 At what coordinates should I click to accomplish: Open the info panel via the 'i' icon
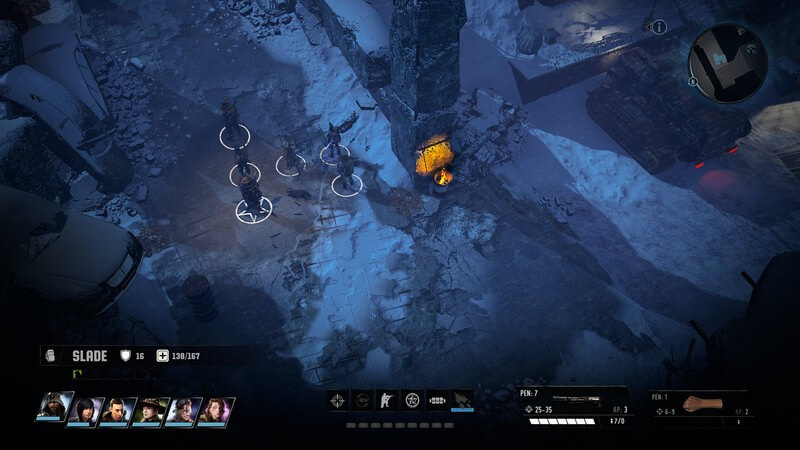click(660, 27)
